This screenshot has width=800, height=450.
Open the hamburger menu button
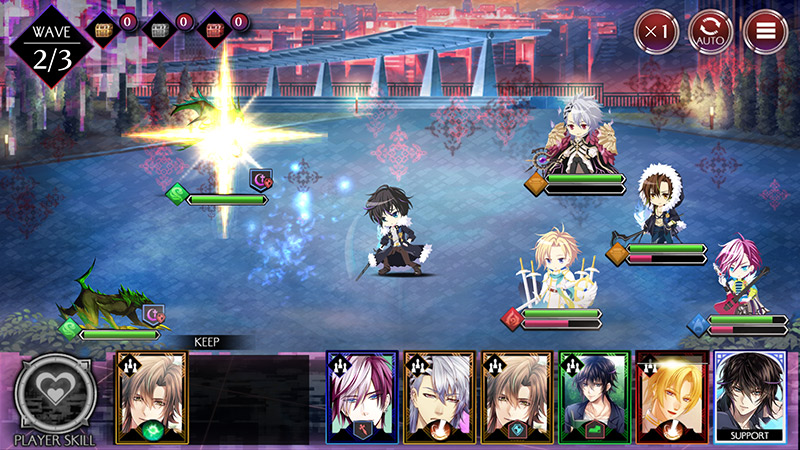pyautogui.click(x=766, y=32)
